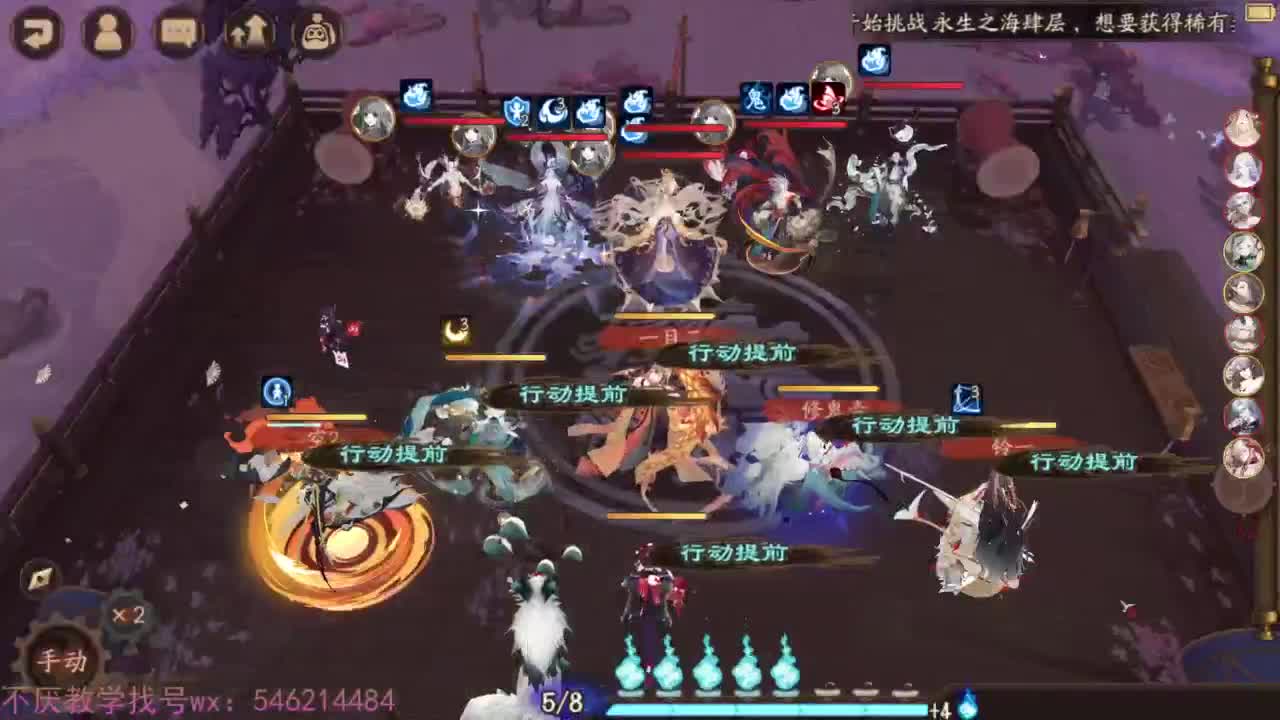Click the return arrow in top-left corner
The height and width of the screenshot is (720, 1280).
pyautogui.click(x=35, y=30)
